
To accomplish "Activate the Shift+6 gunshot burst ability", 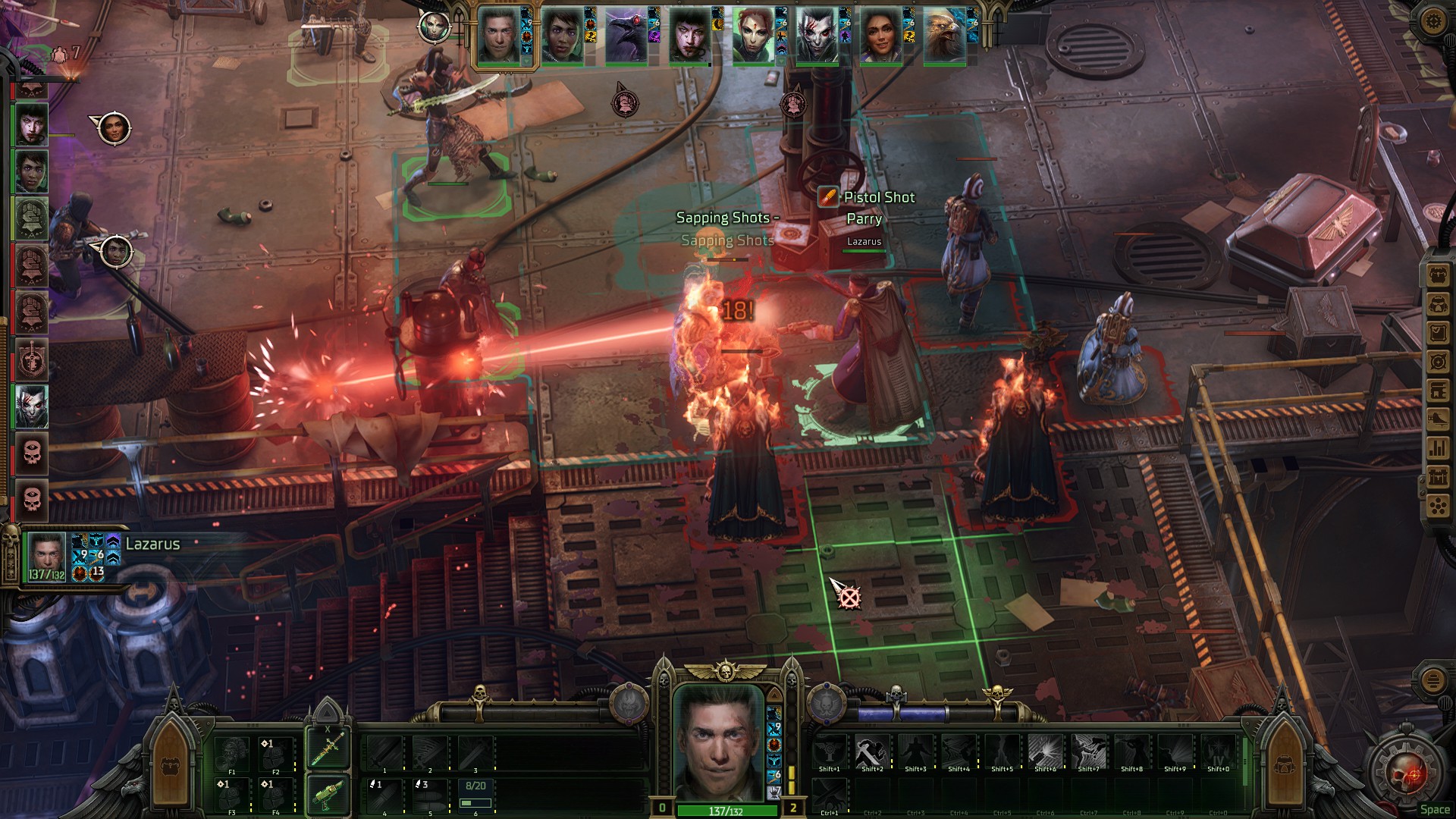I will click(x=1045, y=752).
